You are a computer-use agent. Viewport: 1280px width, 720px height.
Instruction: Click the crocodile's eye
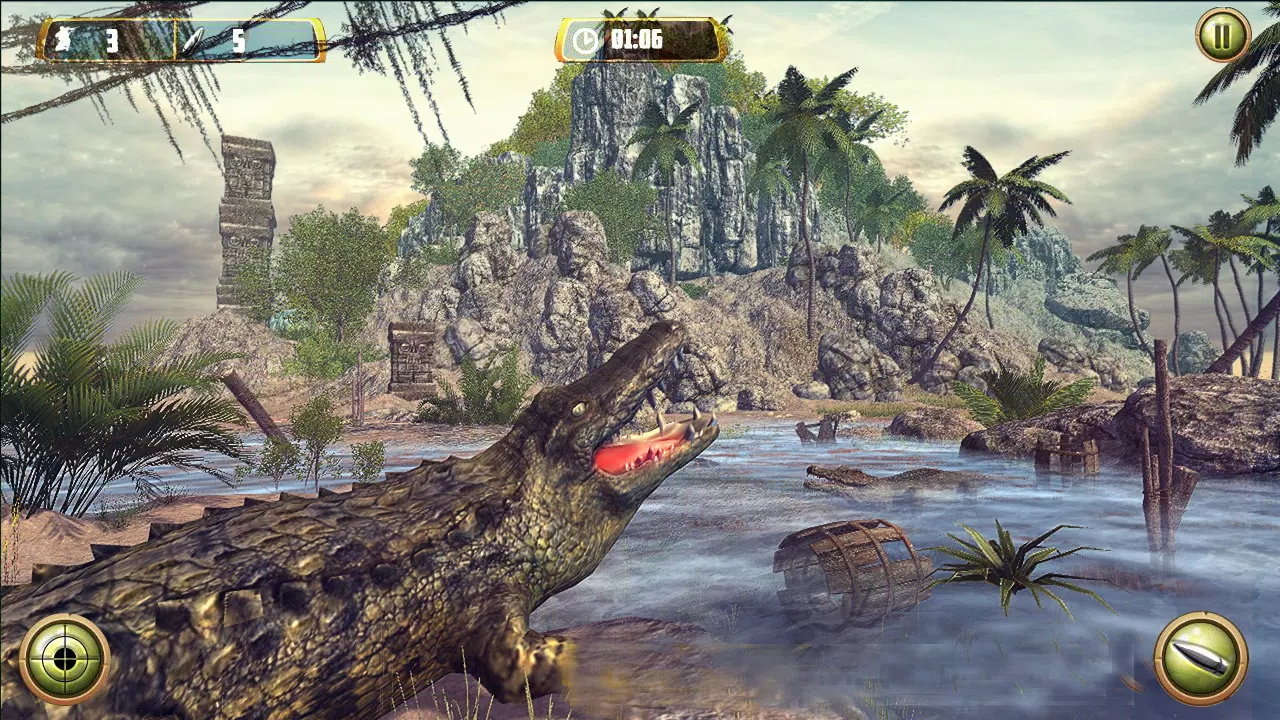[x=580, y=411]
